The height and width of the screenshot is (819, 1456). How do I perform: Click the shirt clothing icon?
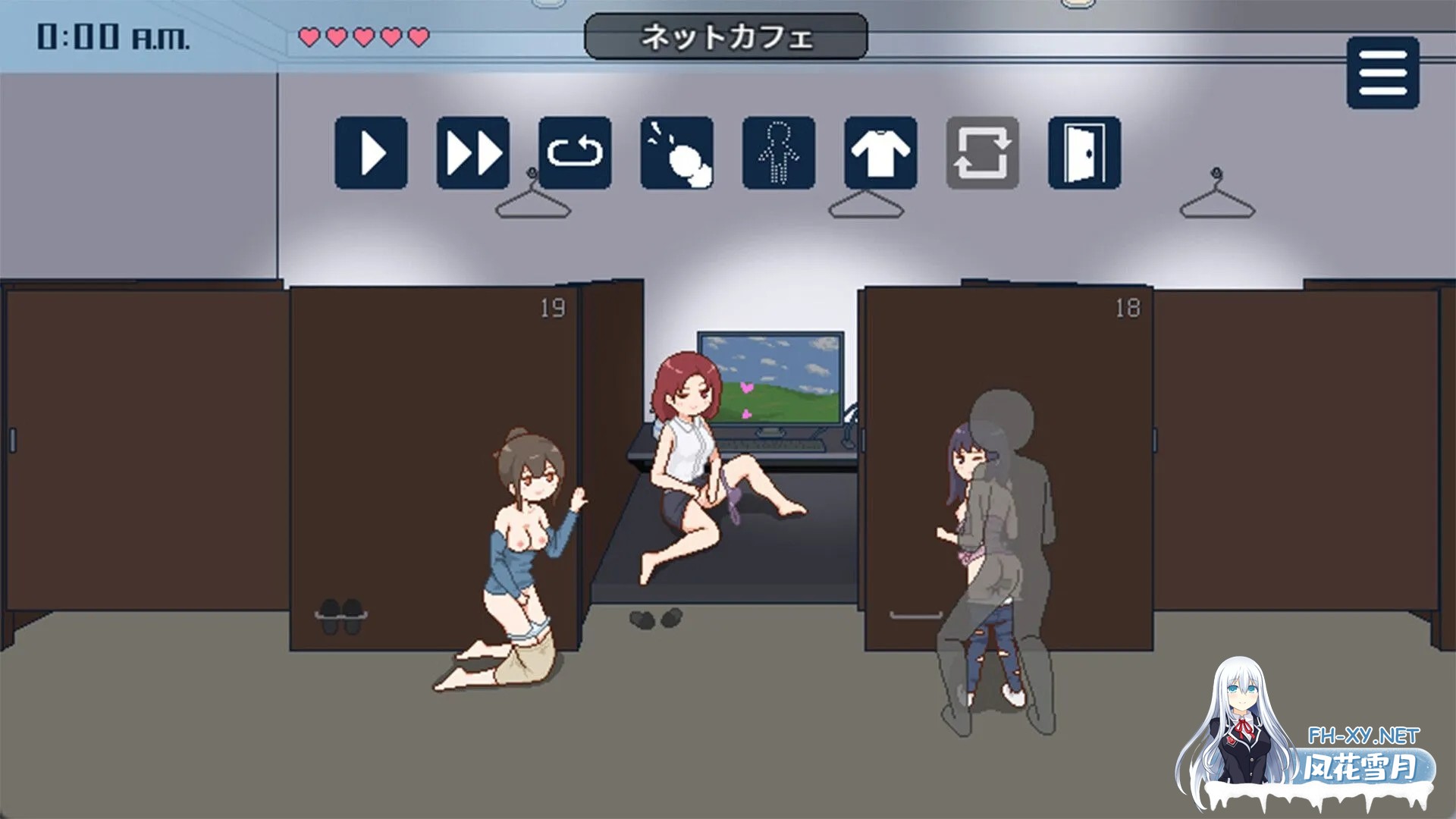[x=880, y=152]
